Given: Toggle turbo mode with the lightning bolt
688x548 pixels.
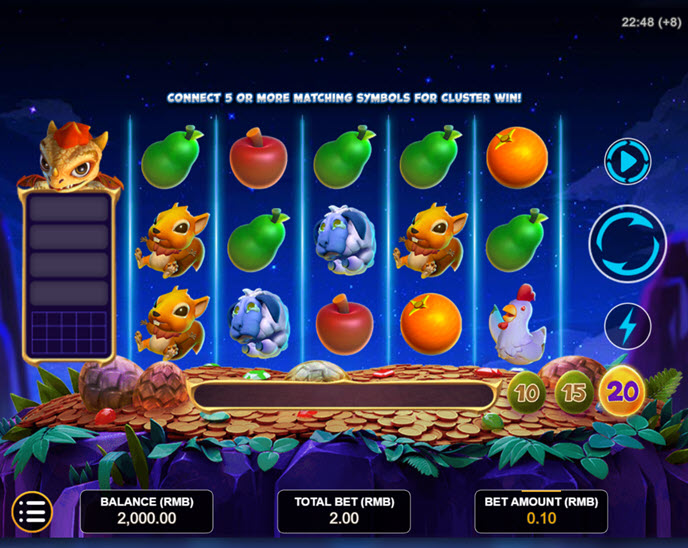Looking at the screenshot, I should [x=627, y=325].
